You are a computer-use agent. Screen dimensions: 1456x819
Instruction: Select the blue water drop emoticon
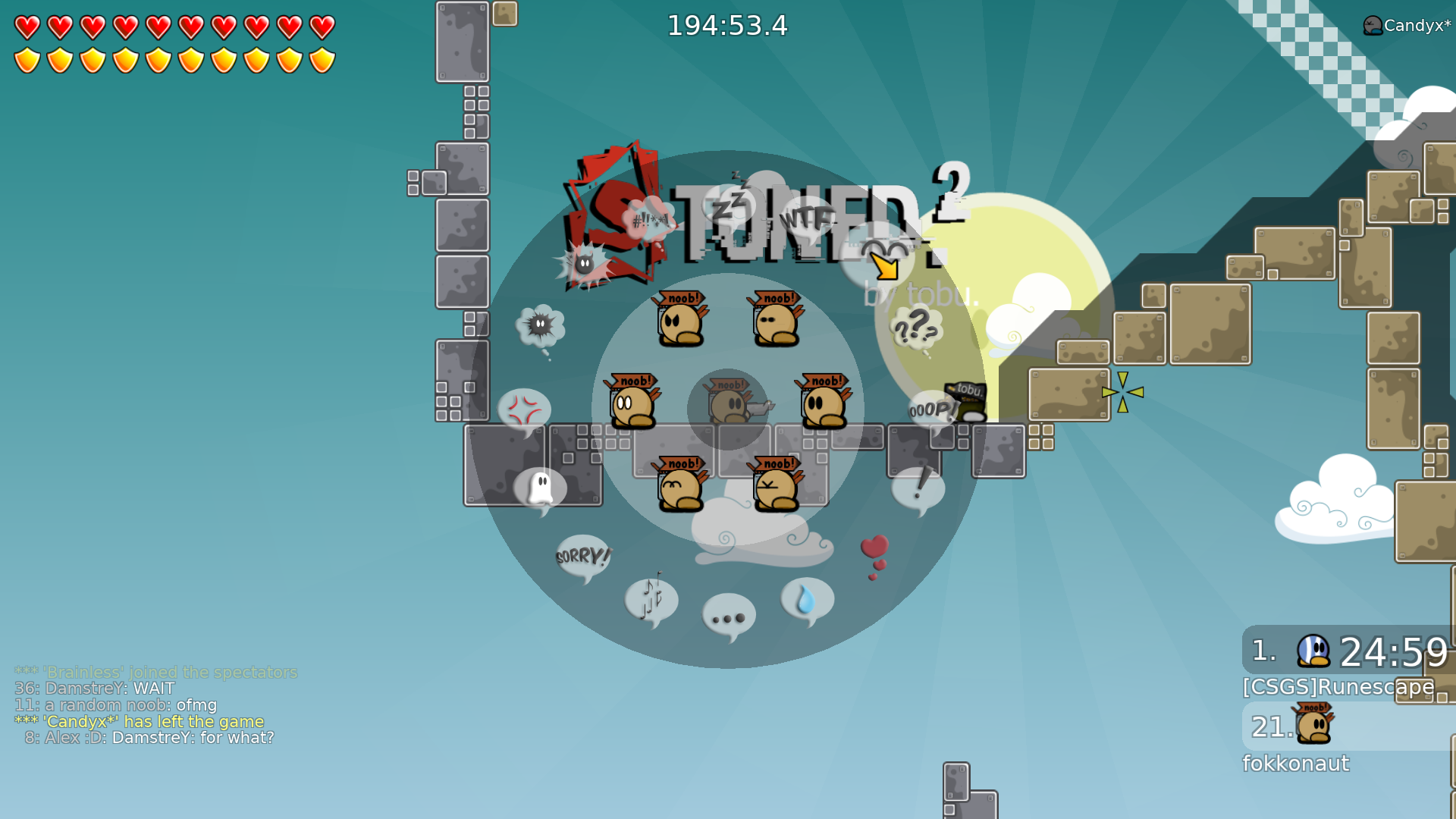(807, 601)
